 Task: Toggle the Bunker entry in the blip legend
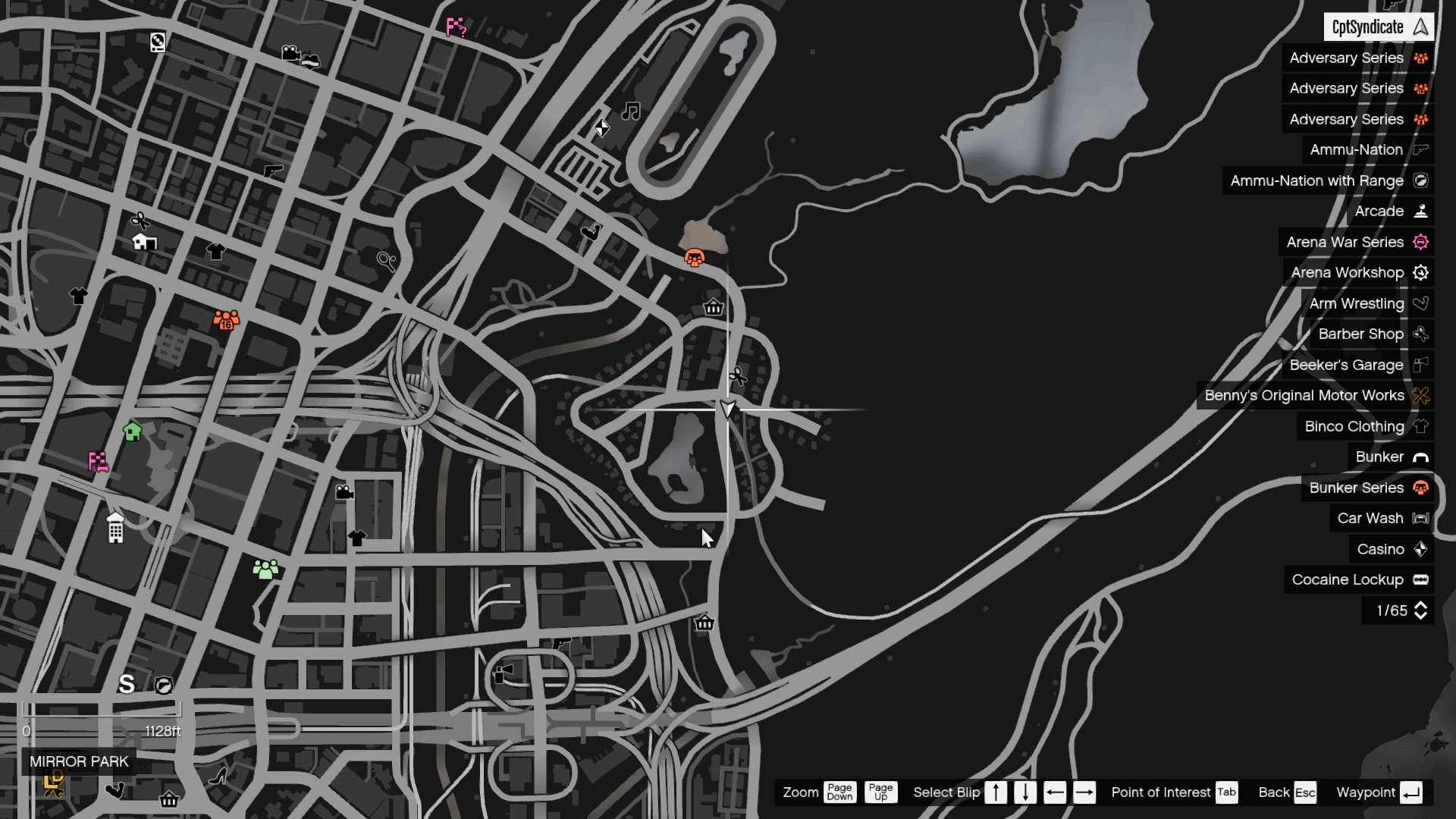[x=1392, y=457]
